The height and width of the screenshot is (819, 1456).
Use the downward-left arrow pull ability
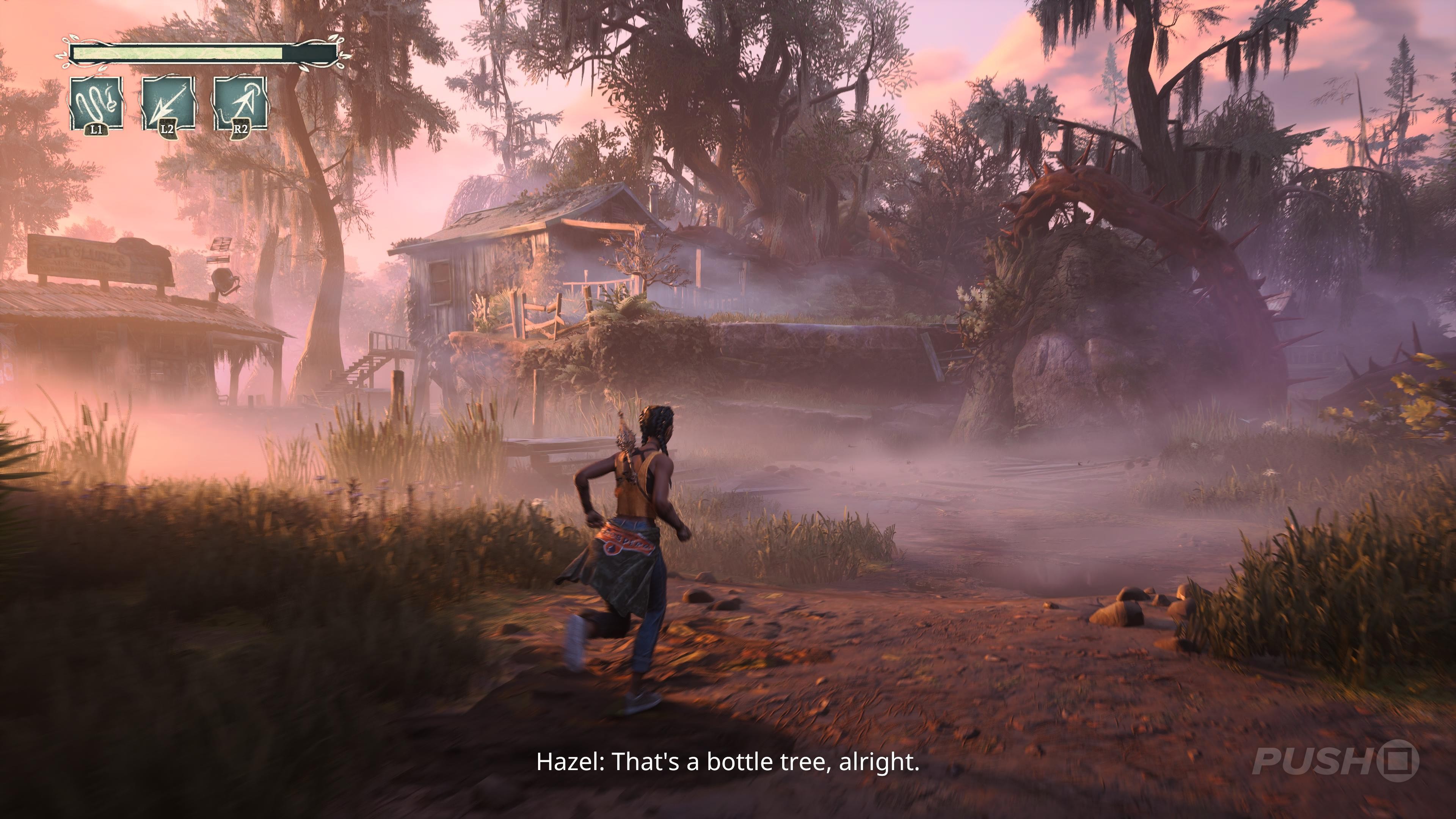click(x=168, y=104)
